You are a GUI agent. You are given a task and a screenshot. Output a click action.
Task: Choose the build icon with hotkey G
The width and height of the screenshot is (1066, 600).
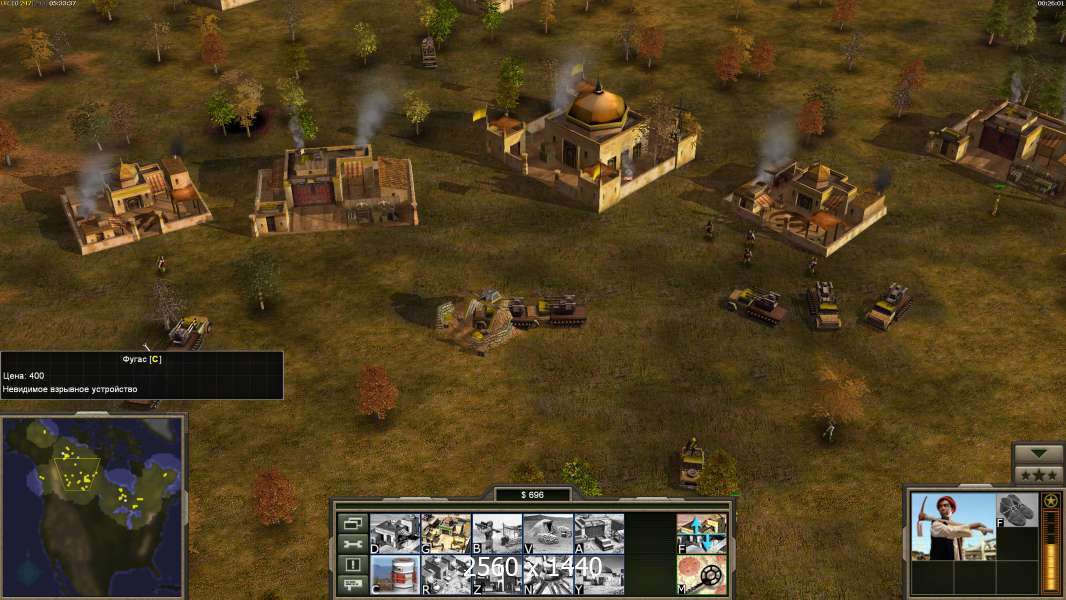[445, 533]
